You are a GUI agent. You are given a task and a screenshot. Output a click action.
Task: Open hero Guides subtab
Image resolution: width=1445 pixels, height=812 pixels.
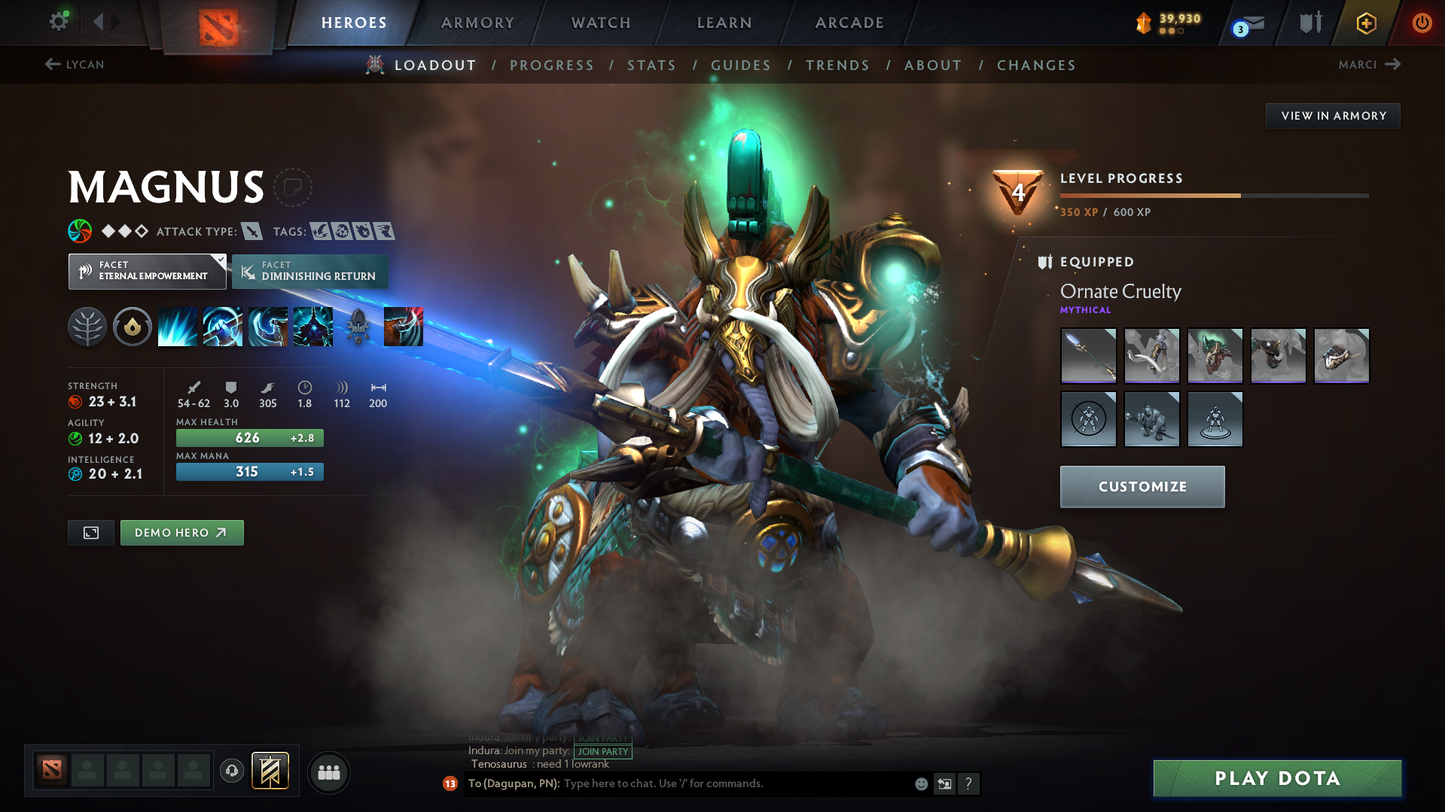pos(740,65)
